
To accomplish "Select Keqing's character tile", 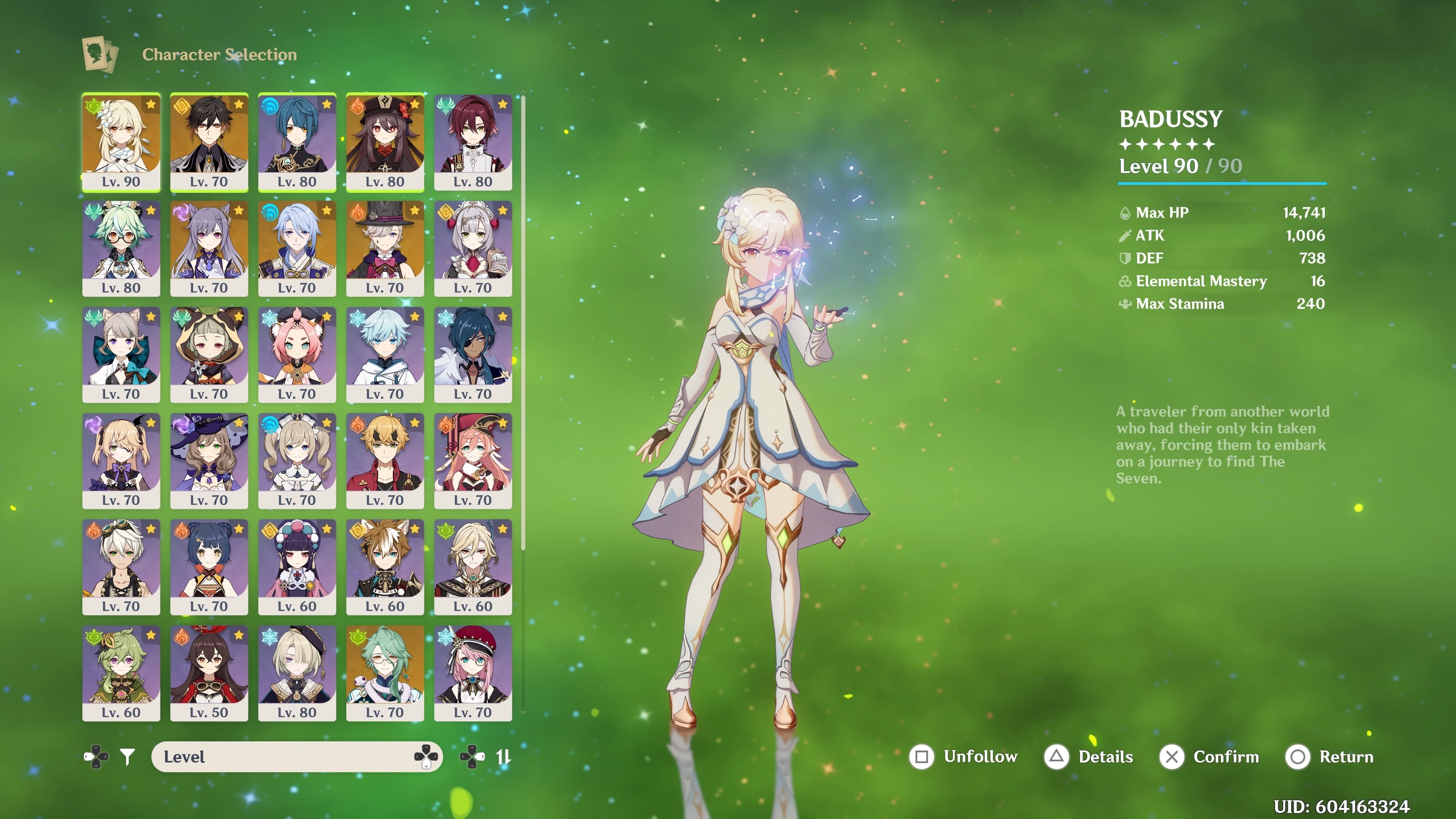I will [209, 248].
